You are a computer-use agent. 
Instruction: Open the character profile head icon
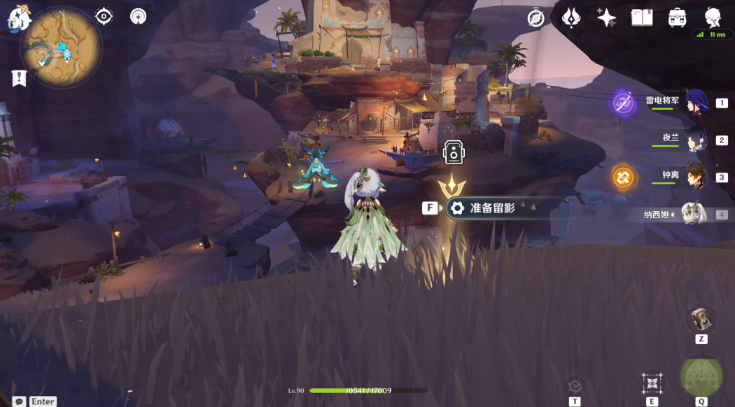(x=713, y=17)
